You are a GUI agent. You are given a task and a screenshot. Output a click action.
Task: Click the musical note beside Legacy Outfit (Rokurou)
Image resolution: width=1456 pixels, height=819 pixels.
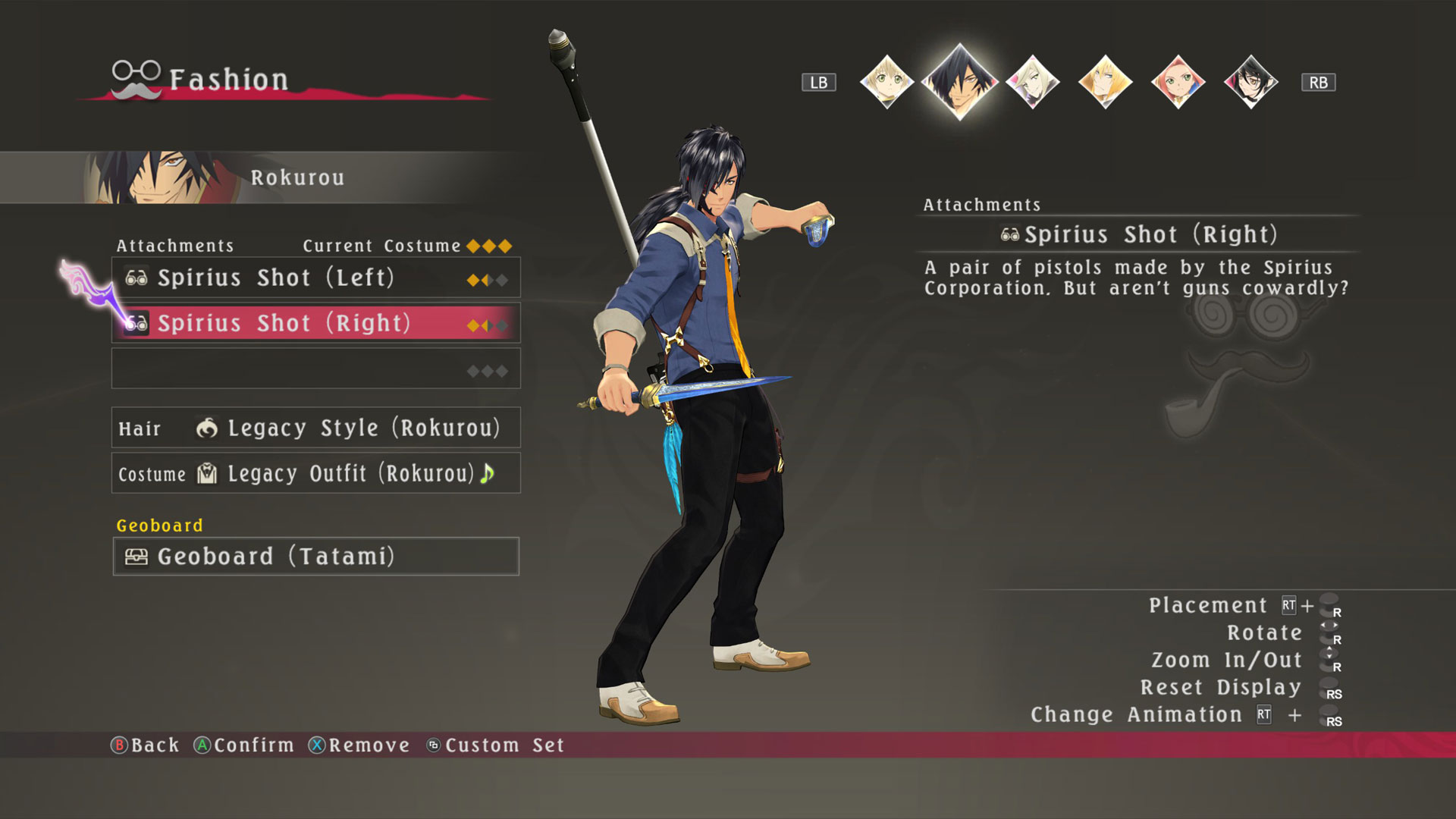488,473
